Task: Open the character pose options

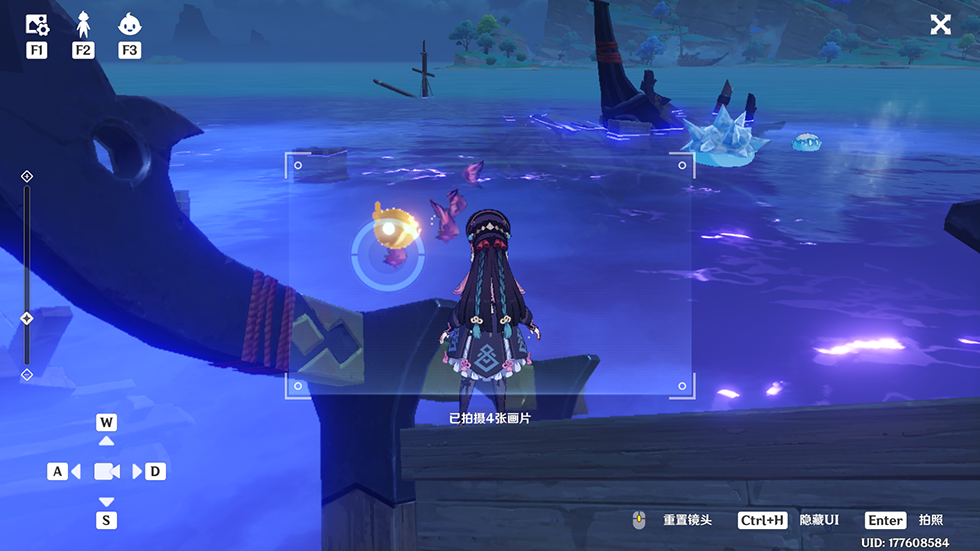Action: click(x=83, y=25)
